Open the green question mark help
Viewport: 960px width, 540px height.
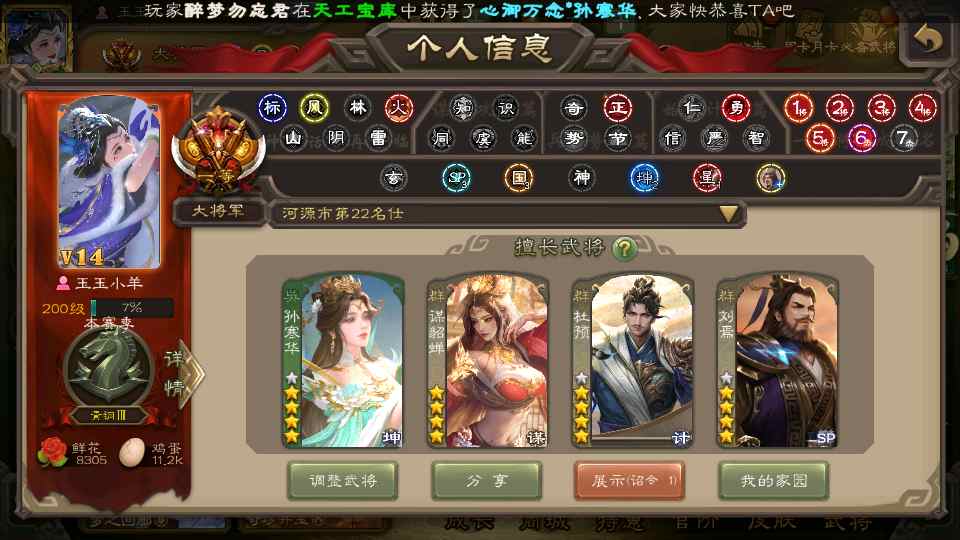[625, 248]
